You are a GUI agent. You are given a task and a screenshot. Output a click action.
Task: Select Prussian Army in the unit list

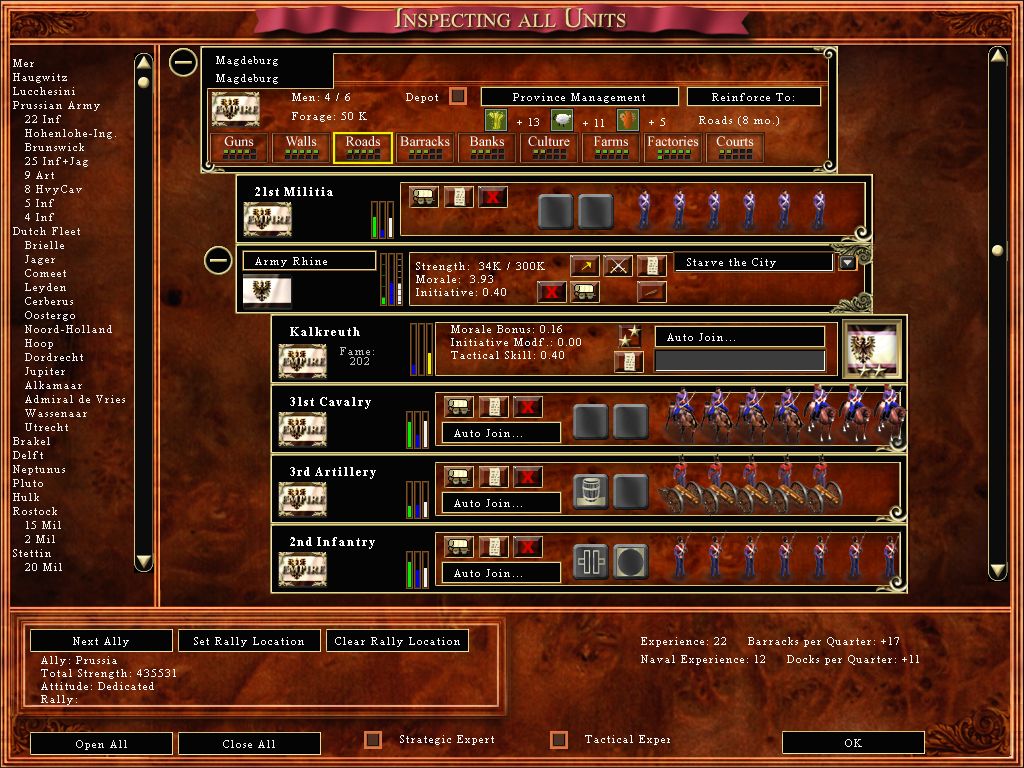coord(56,105)
